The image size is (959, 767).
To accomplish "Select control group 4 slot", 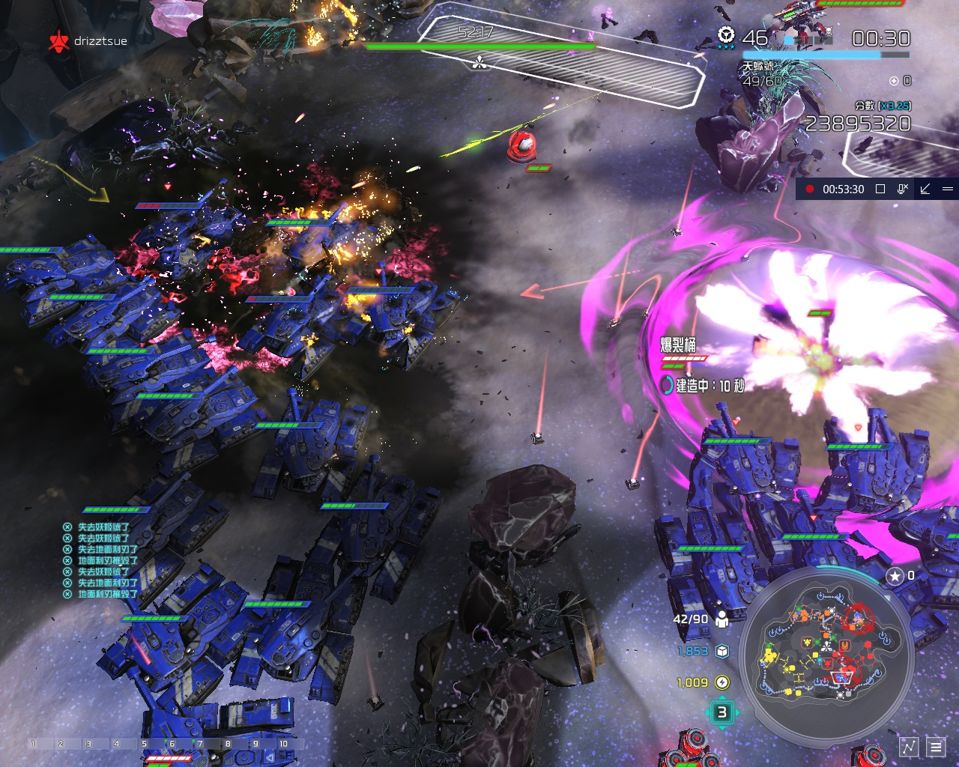I will point(116,744).
